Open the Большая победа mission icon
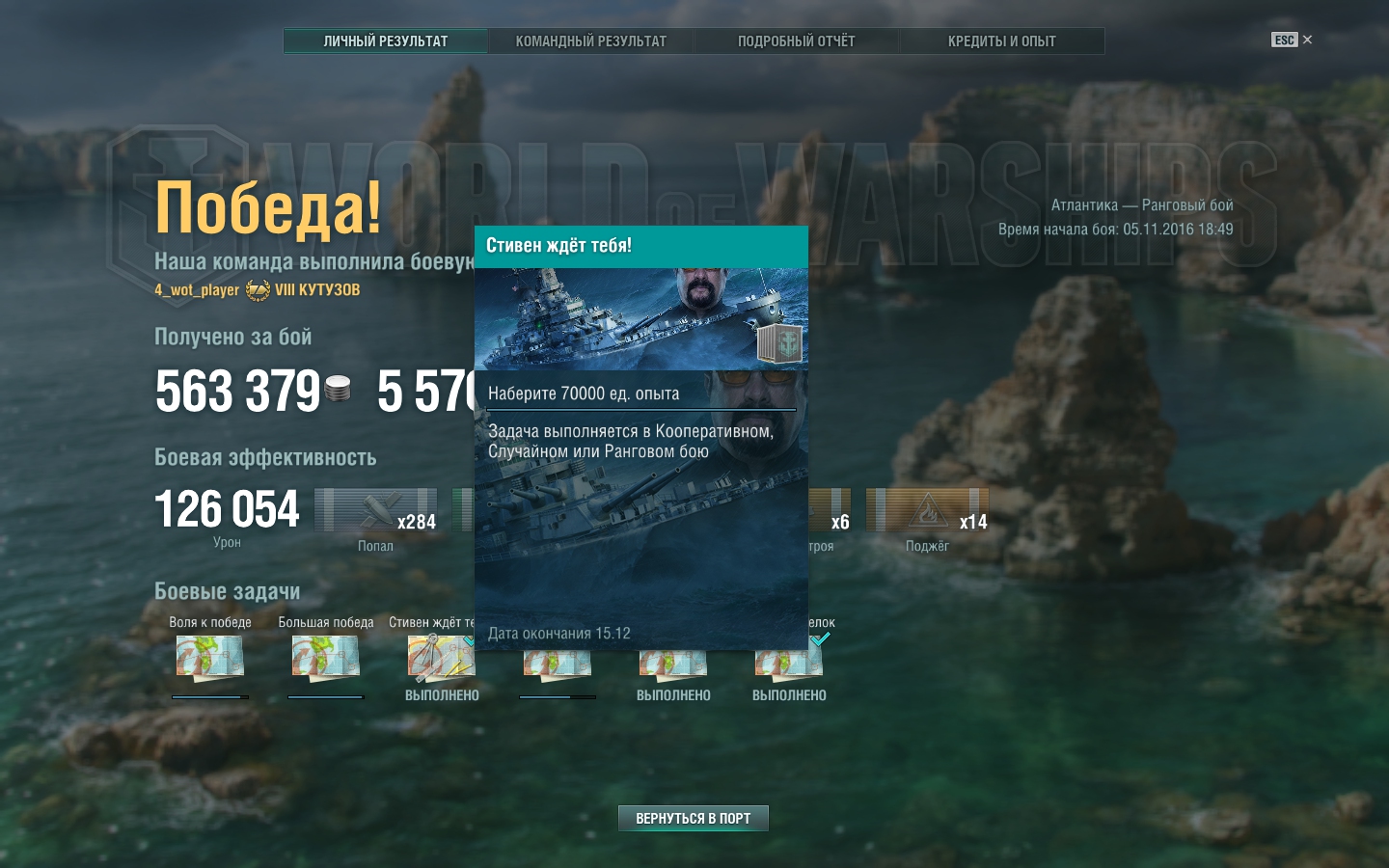This screenshot has width=1389, height=868. [325, 657]
